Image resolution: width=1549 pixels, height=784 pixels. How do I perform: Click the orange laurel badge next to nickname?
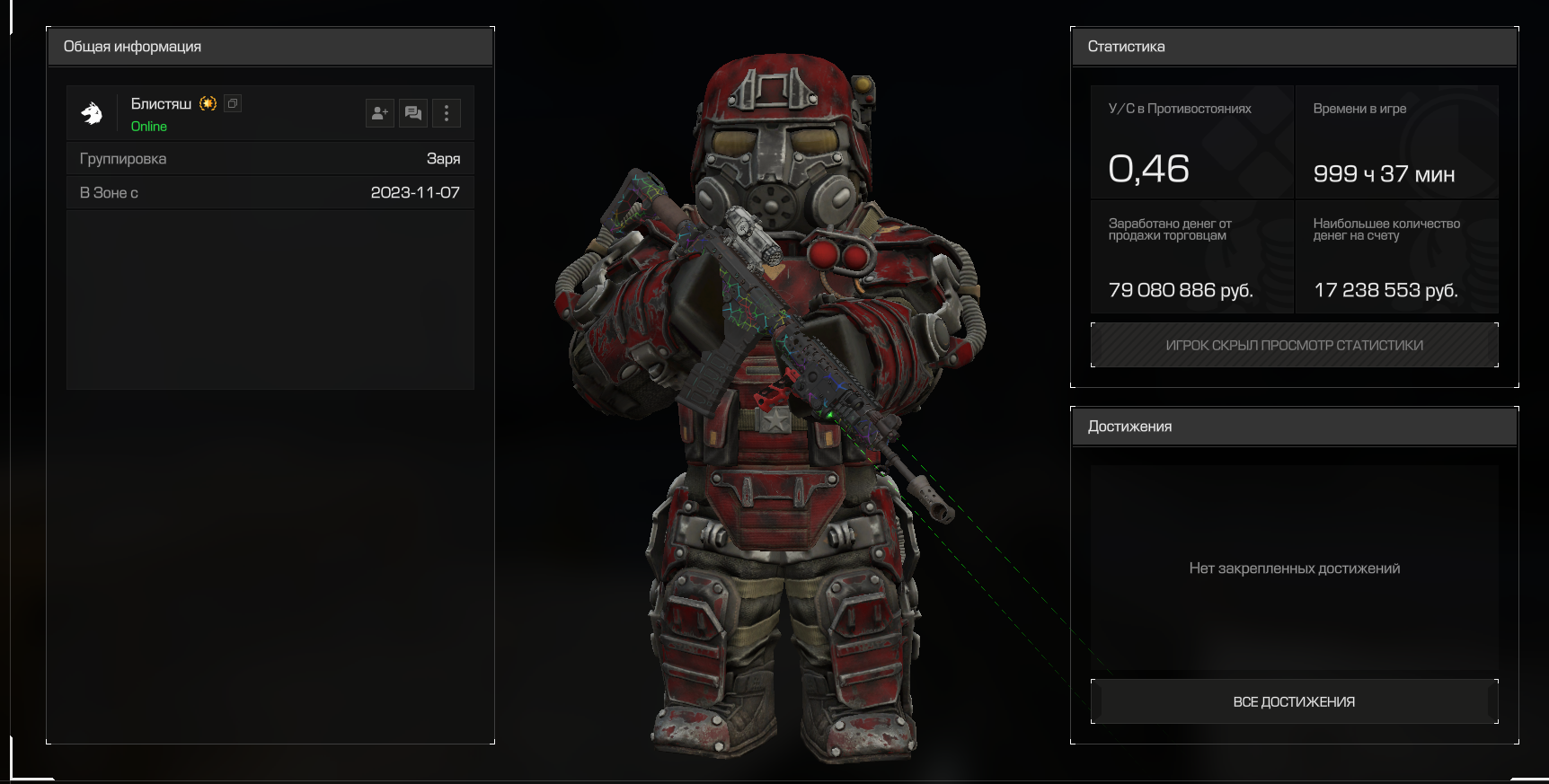[x=208, y=103]
